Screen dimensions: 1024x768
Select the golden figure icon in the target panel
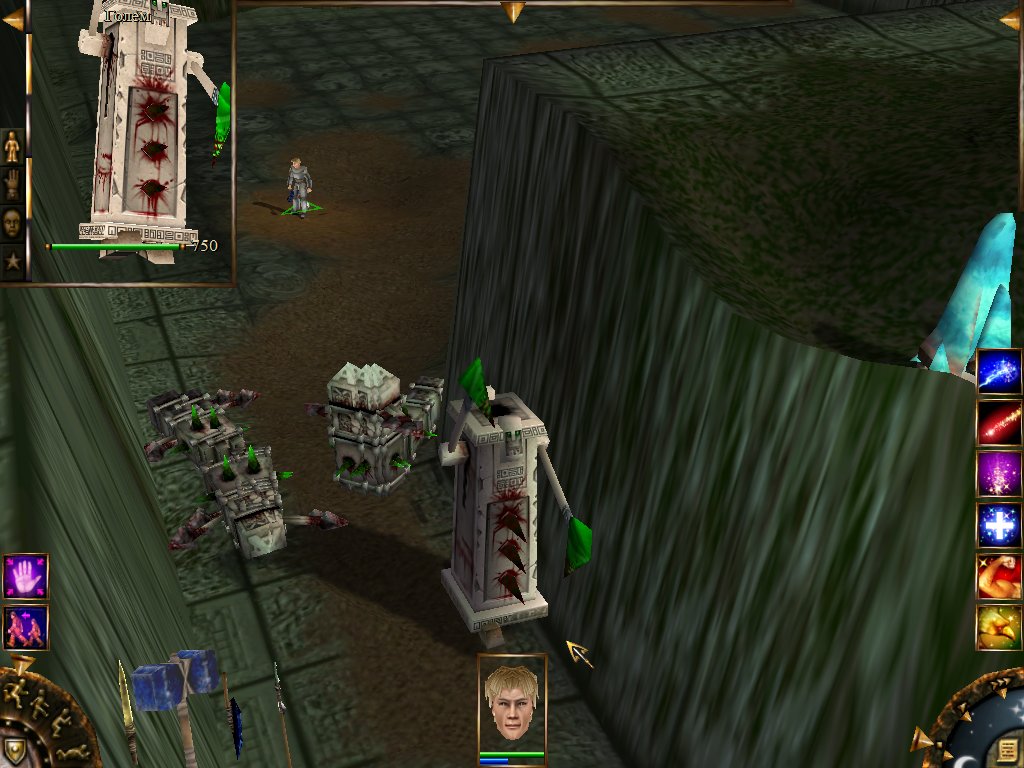click(x=12, y=147)
